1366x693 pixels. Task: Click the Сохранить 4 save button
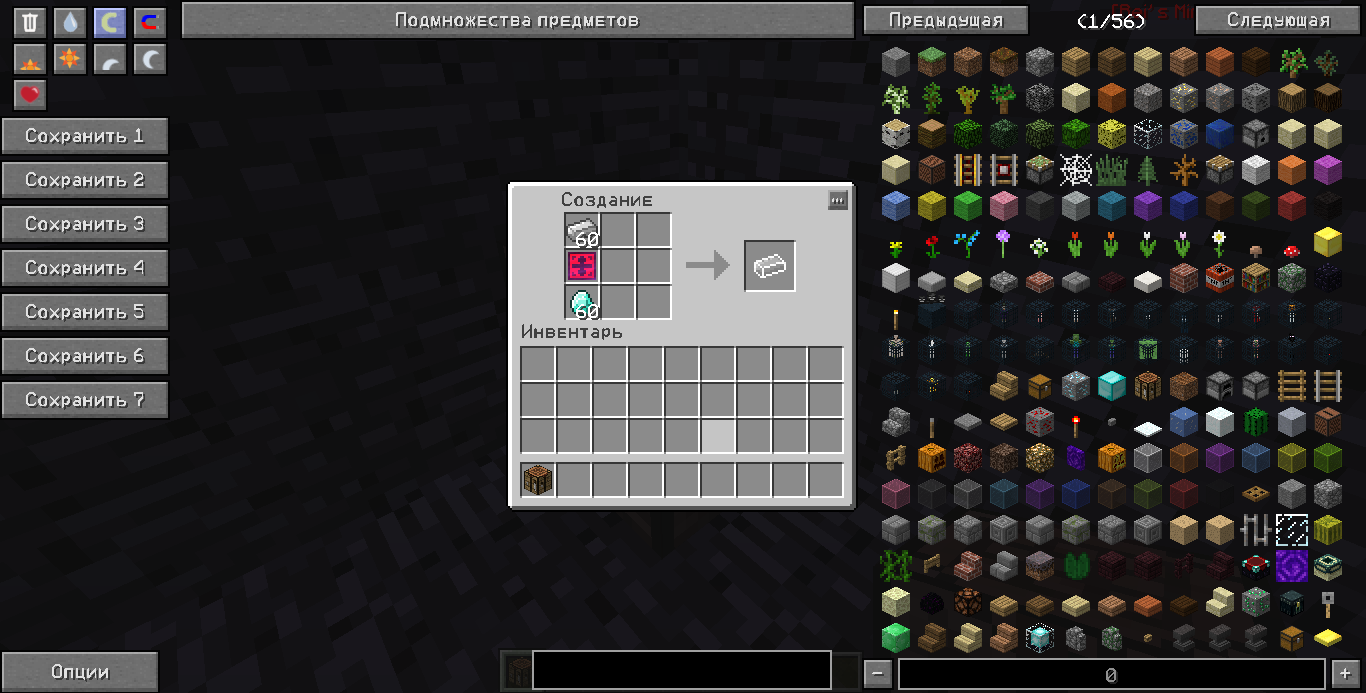[85, 268]
